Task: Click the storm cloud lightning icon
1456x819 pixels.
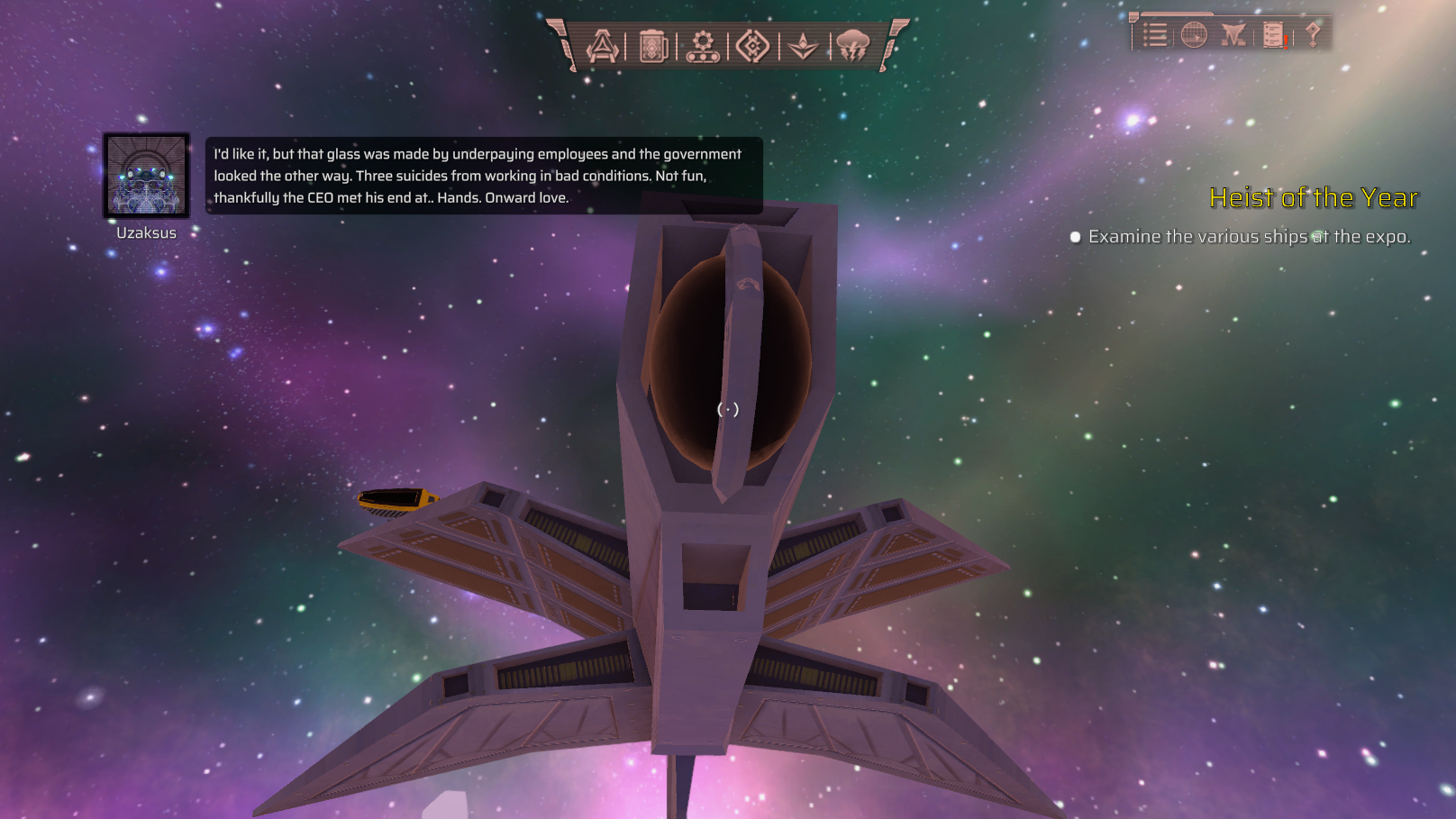Action: pos(852,46)
